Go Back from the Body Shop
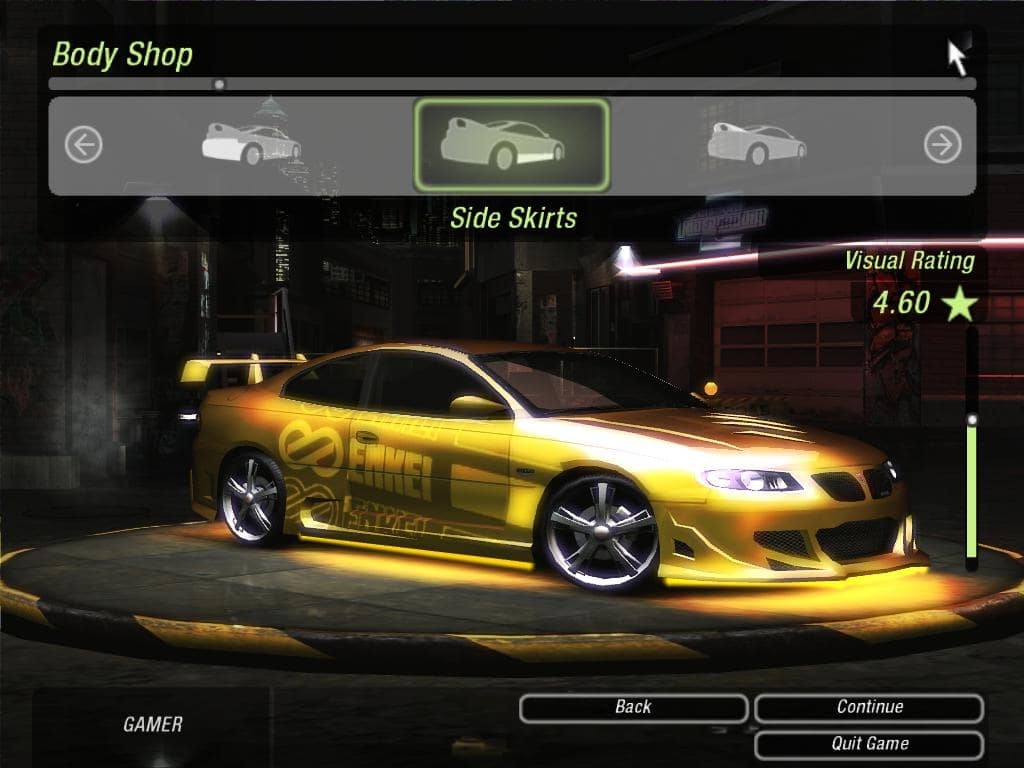Viewport: 1024px width, 768px height. tap(633, 708)
